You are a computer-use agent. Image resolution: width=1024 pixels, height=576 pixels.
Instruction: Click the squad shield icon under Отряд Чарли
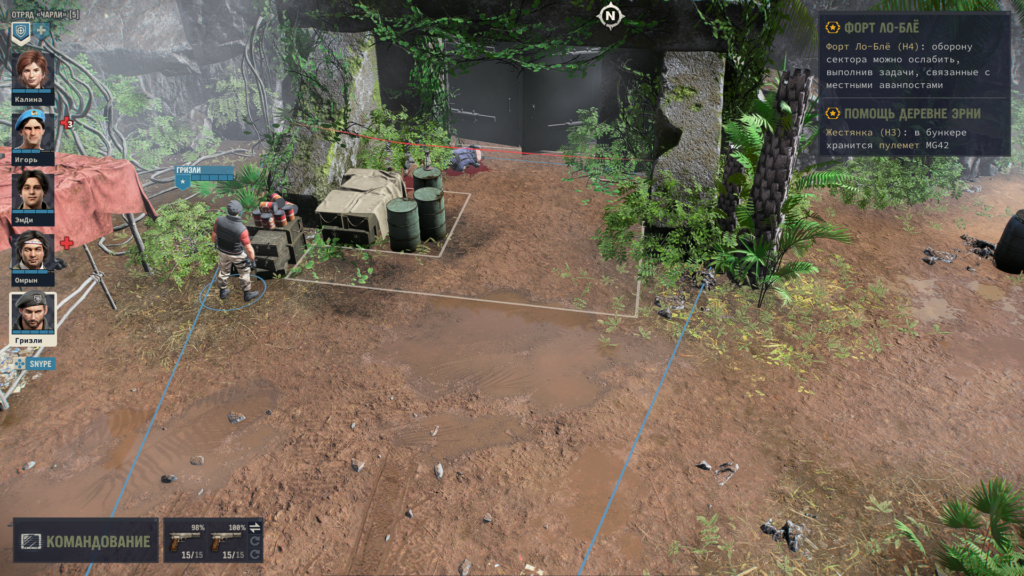click(x=20, y=31)
